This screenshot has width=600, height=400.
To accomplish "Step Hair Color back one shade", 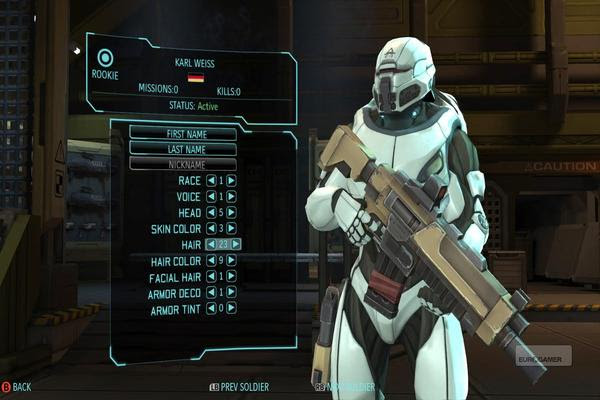I will click(x=210, y=260).
